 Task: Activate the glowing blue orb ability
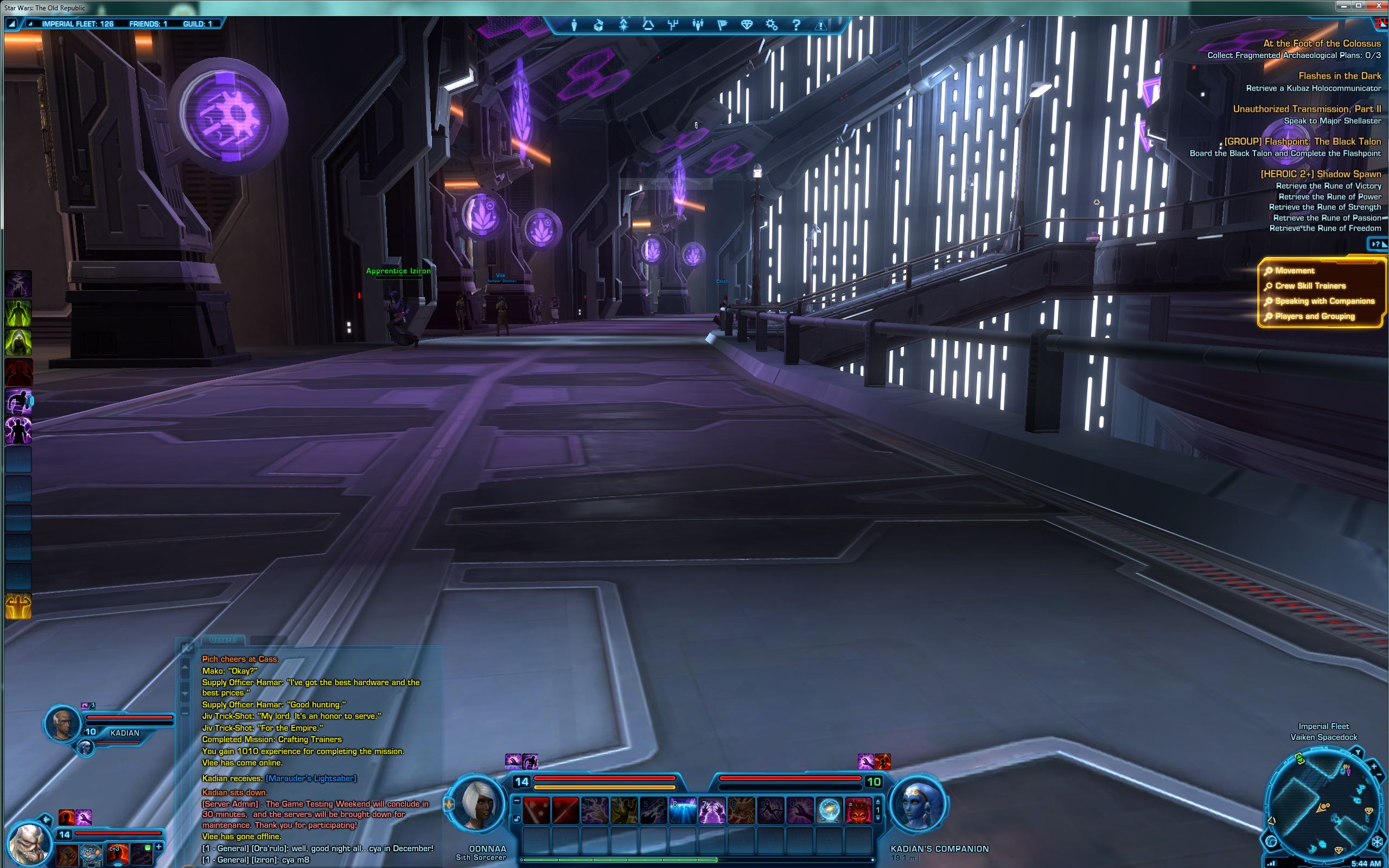(830, 810)
